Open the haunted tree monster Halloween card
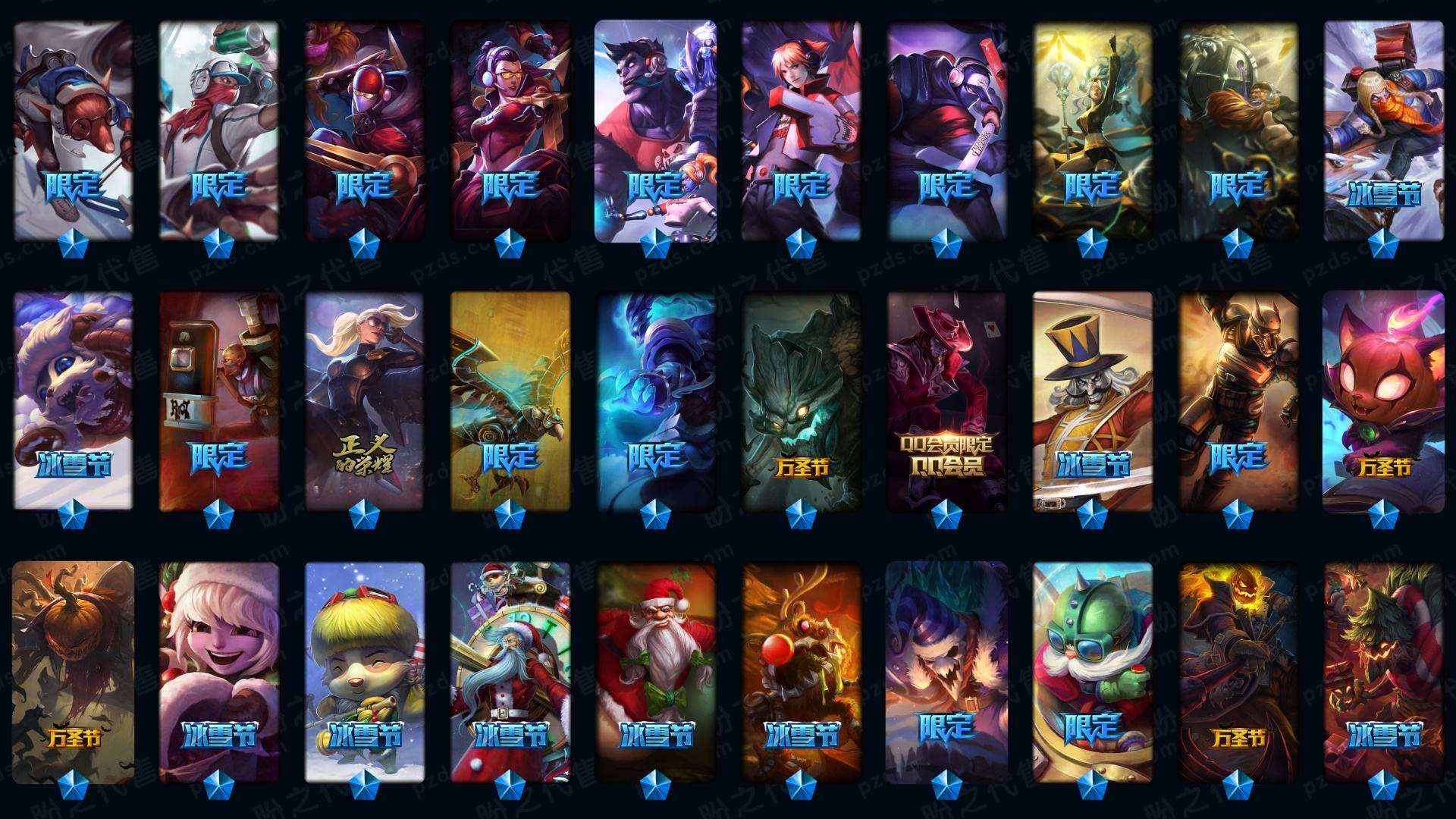 click(801, 400)
